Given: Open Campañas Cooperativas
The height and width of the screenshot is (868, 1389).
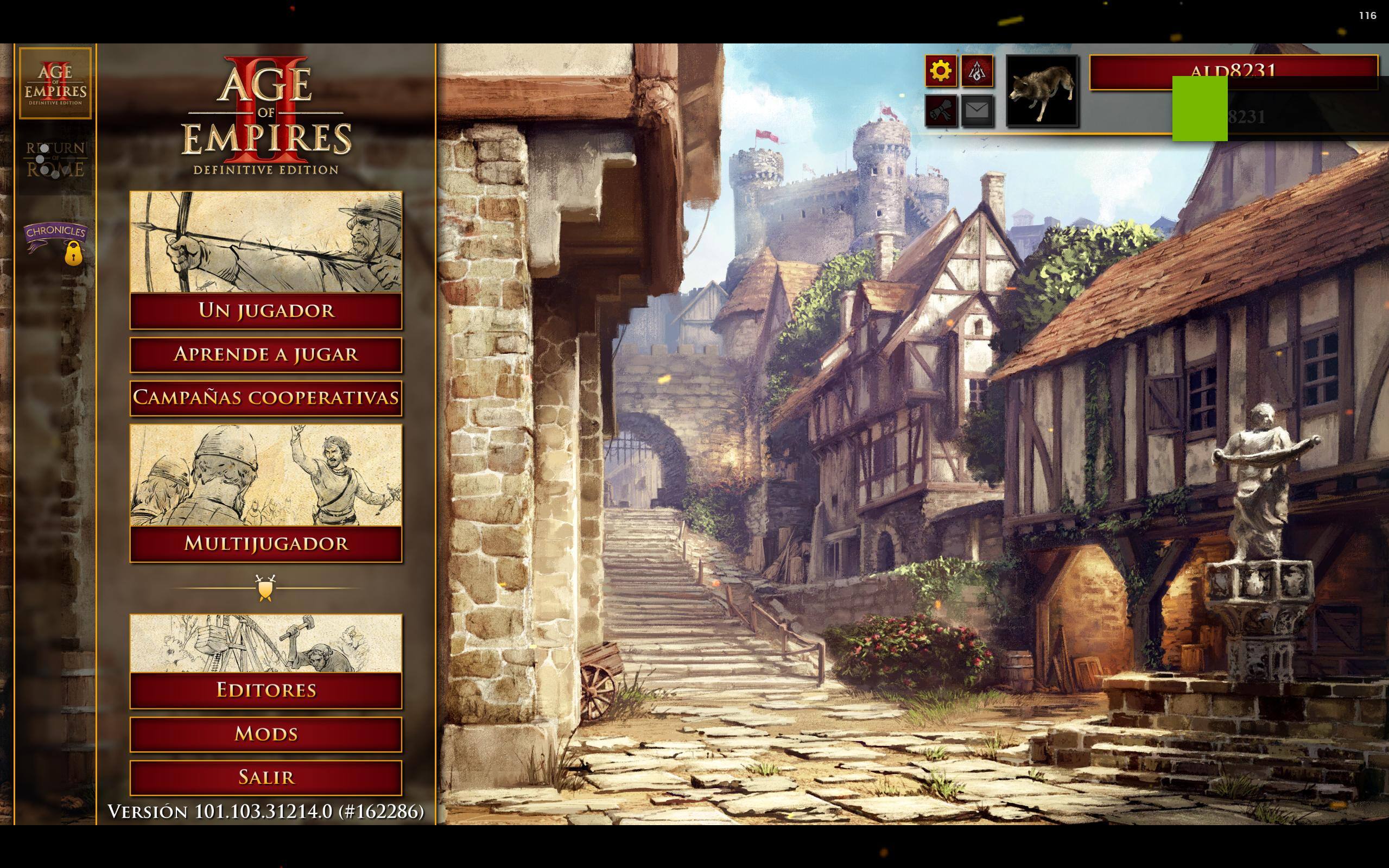Looking at the screenshot, I should (x=266, y=397).
